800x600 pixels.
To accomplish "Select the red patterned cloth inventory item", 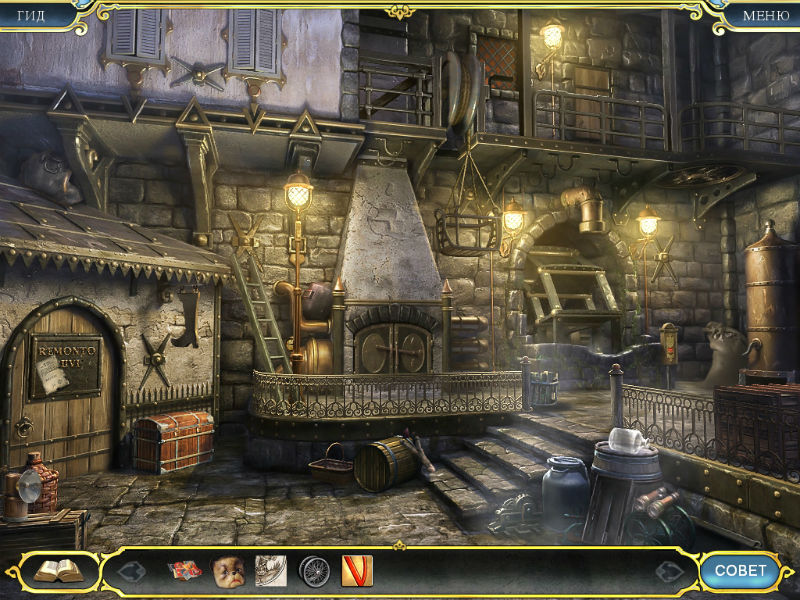I will point(185,571).
